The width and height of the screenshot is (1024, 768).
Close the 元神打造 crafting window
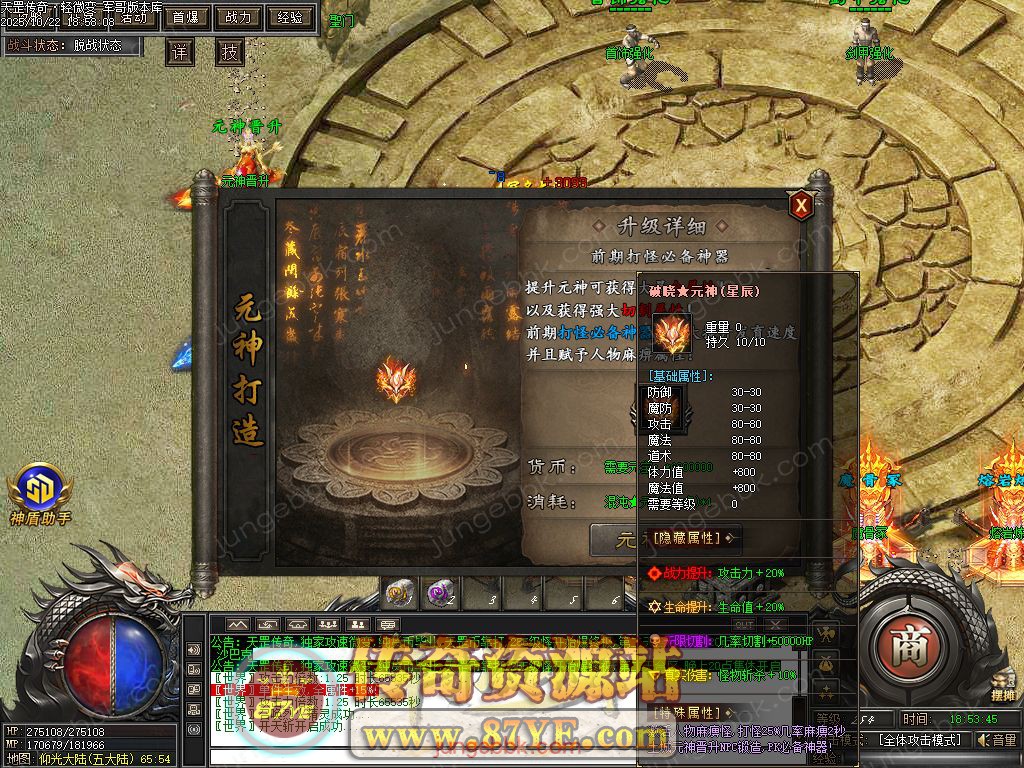click(x=800, y=205)
